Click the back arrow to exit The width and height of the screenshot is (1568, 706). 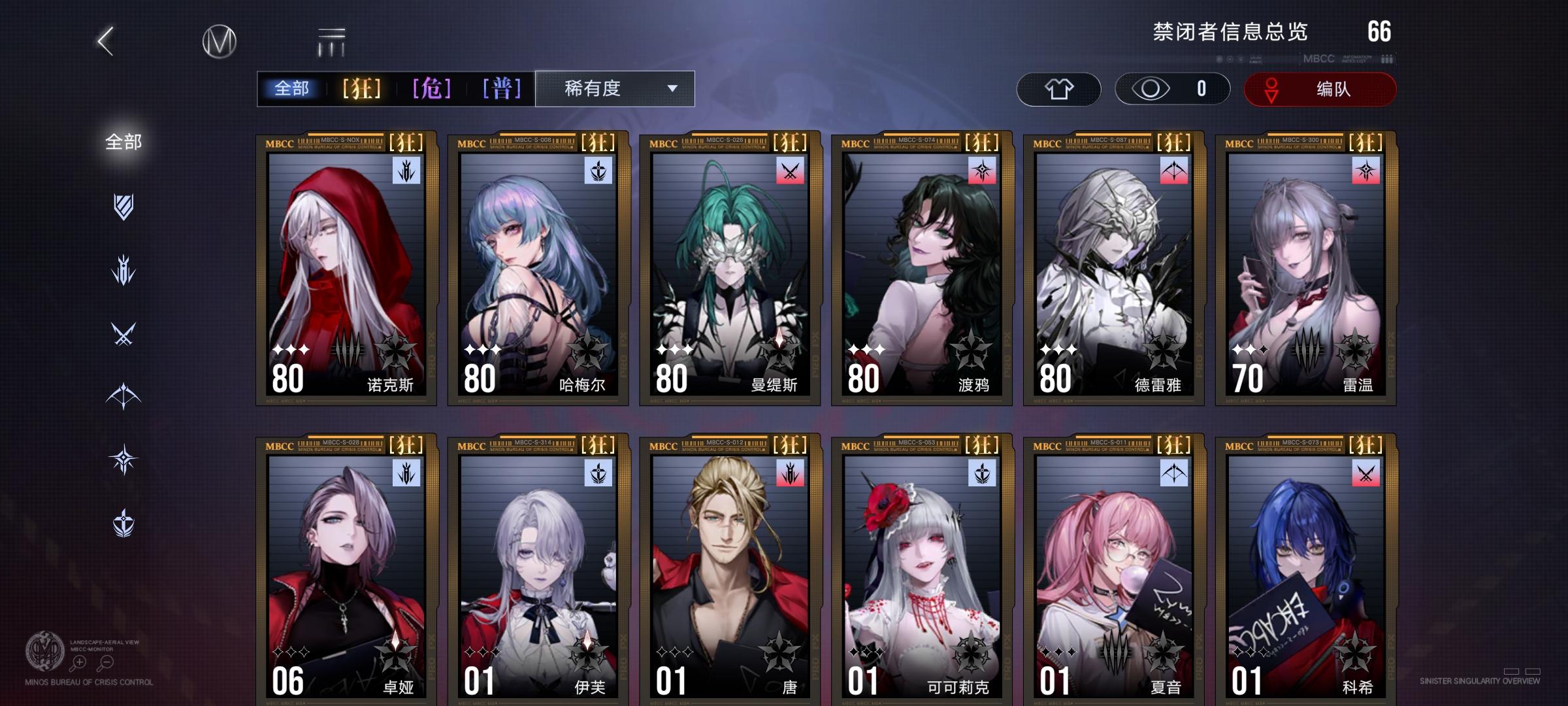(105, 41)
